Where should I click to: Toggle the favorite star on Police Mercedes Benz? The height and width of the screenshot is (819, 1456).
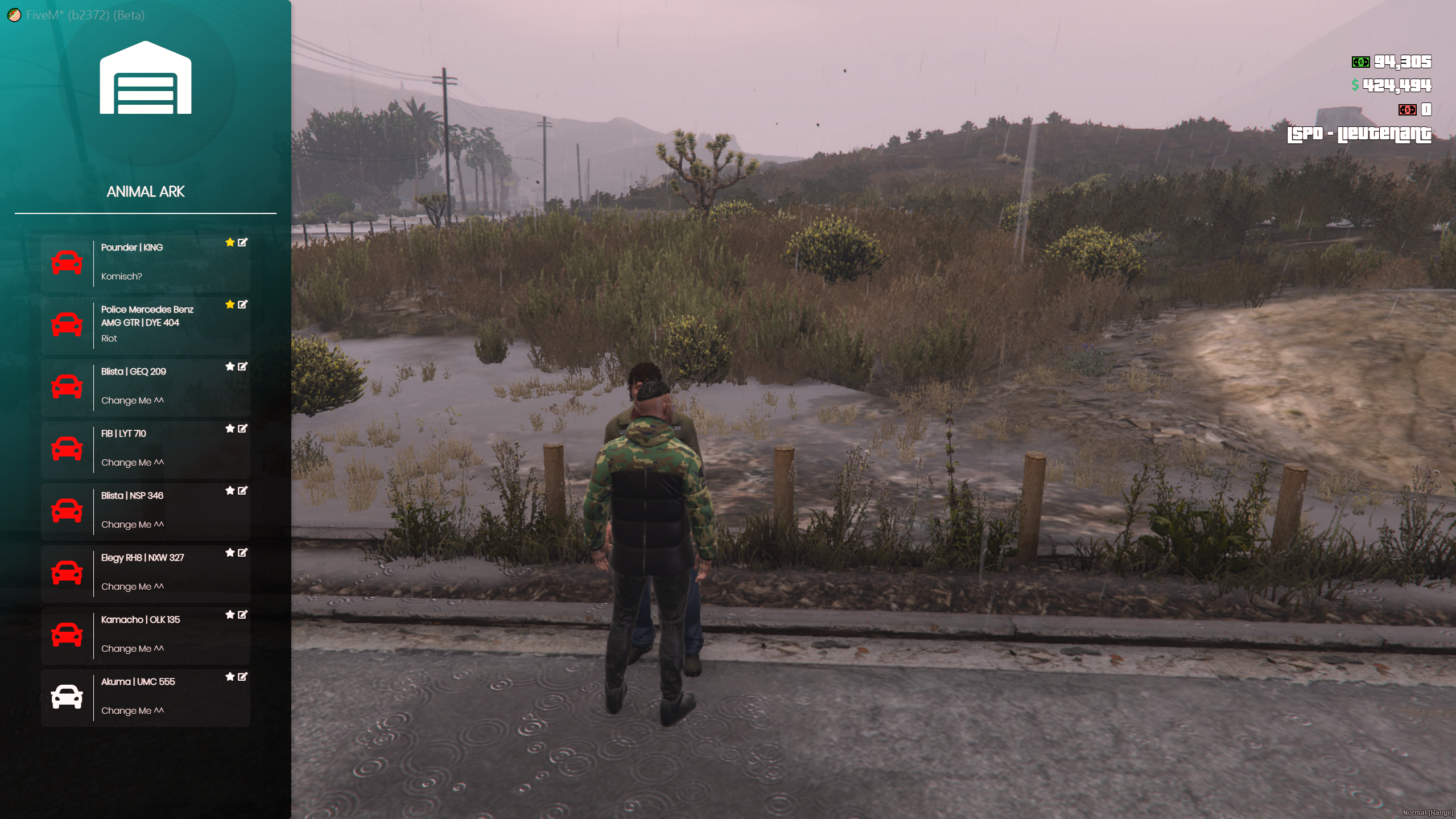(x=230, y=304)
